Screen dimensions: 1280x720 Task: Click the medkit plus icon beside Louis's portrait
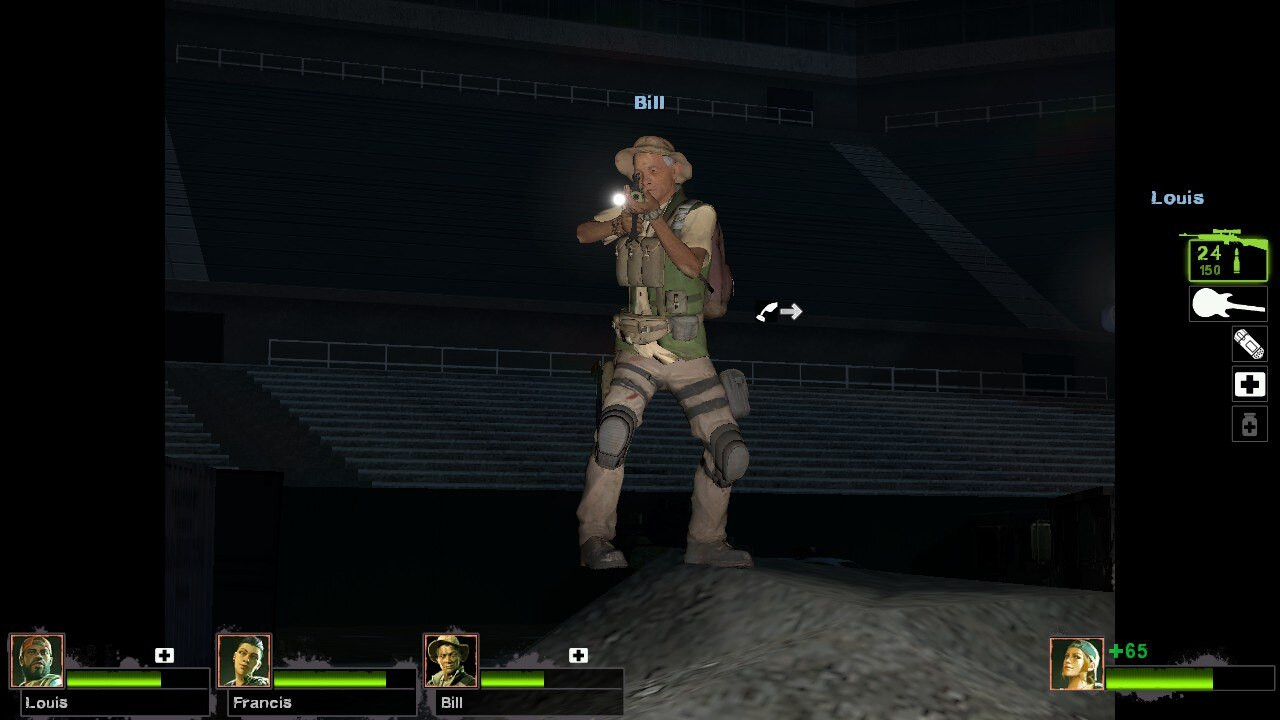click(x=163, y=655)
